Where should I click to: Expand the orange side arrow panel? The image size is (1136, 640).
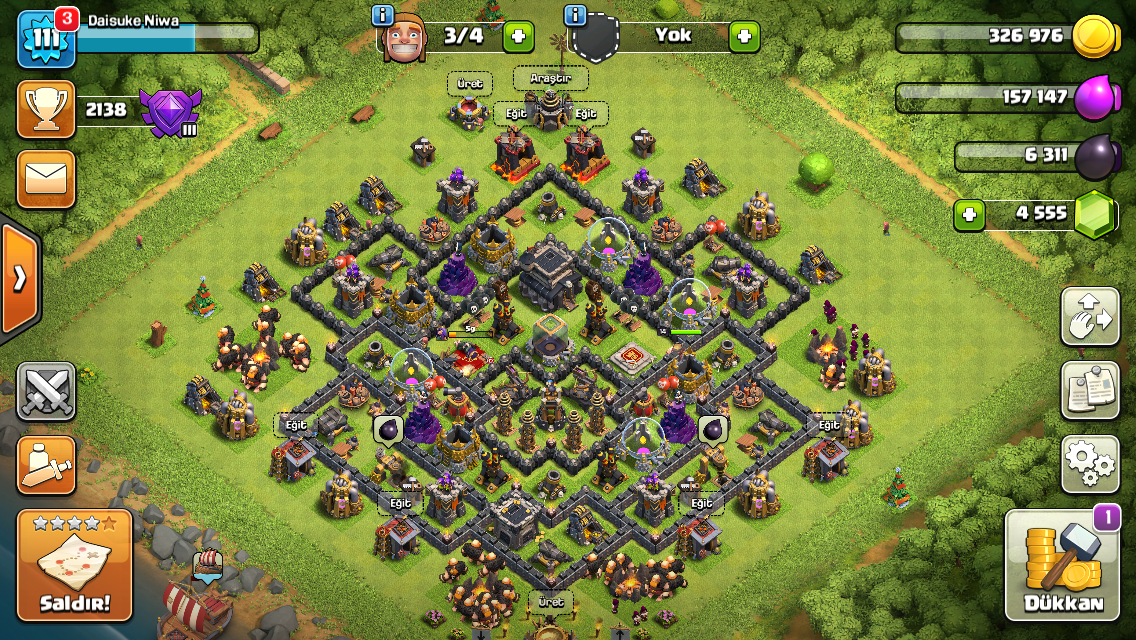pos(20,278)
